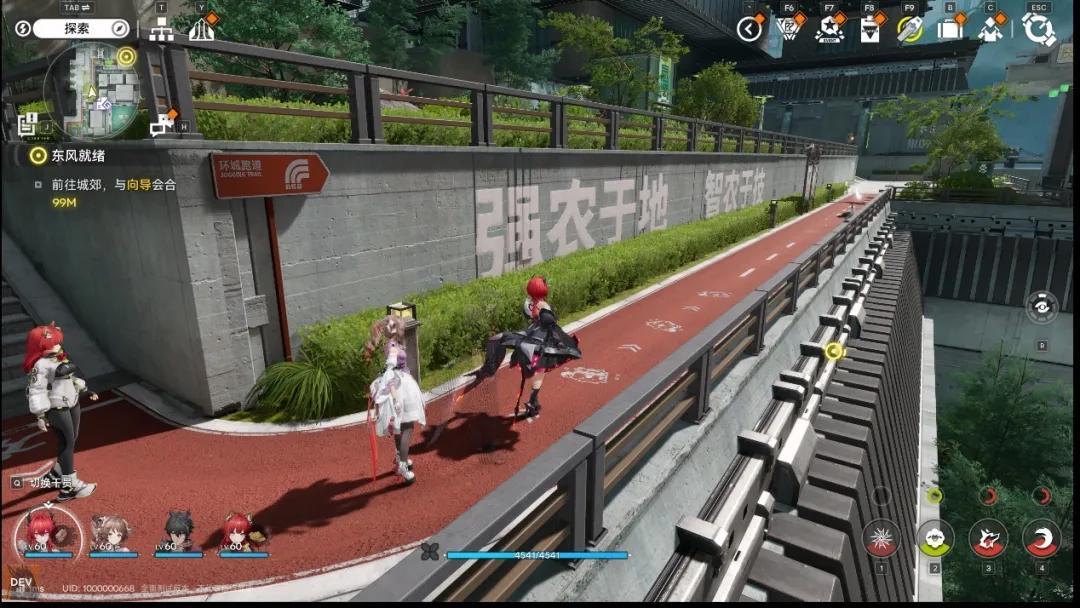The image size is (1080, 608).
Task: Activate the green-ringed skill icon
Action: [935, 537]
